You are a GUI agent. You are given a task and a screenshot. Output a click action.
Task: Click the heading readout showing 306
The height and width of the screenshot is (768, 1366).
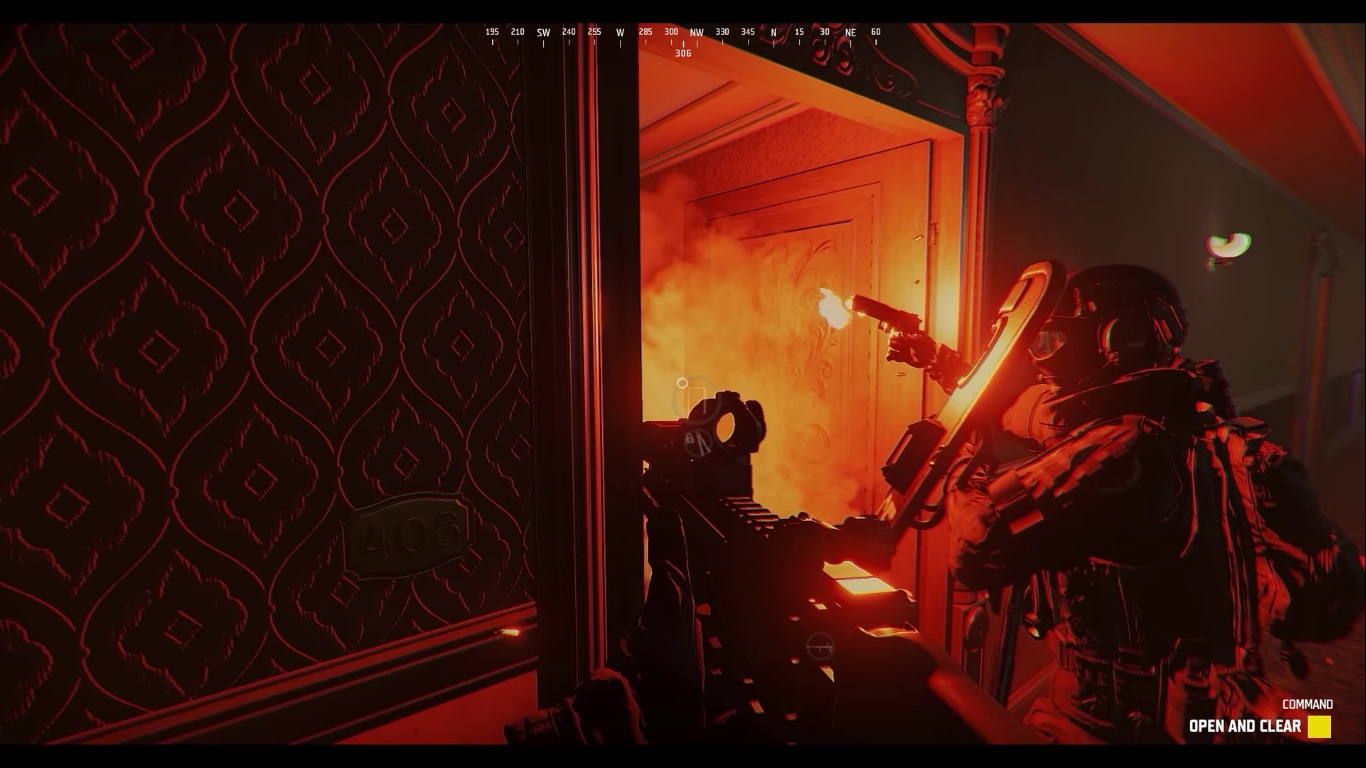pyautogui.click(x=684, y=52)
